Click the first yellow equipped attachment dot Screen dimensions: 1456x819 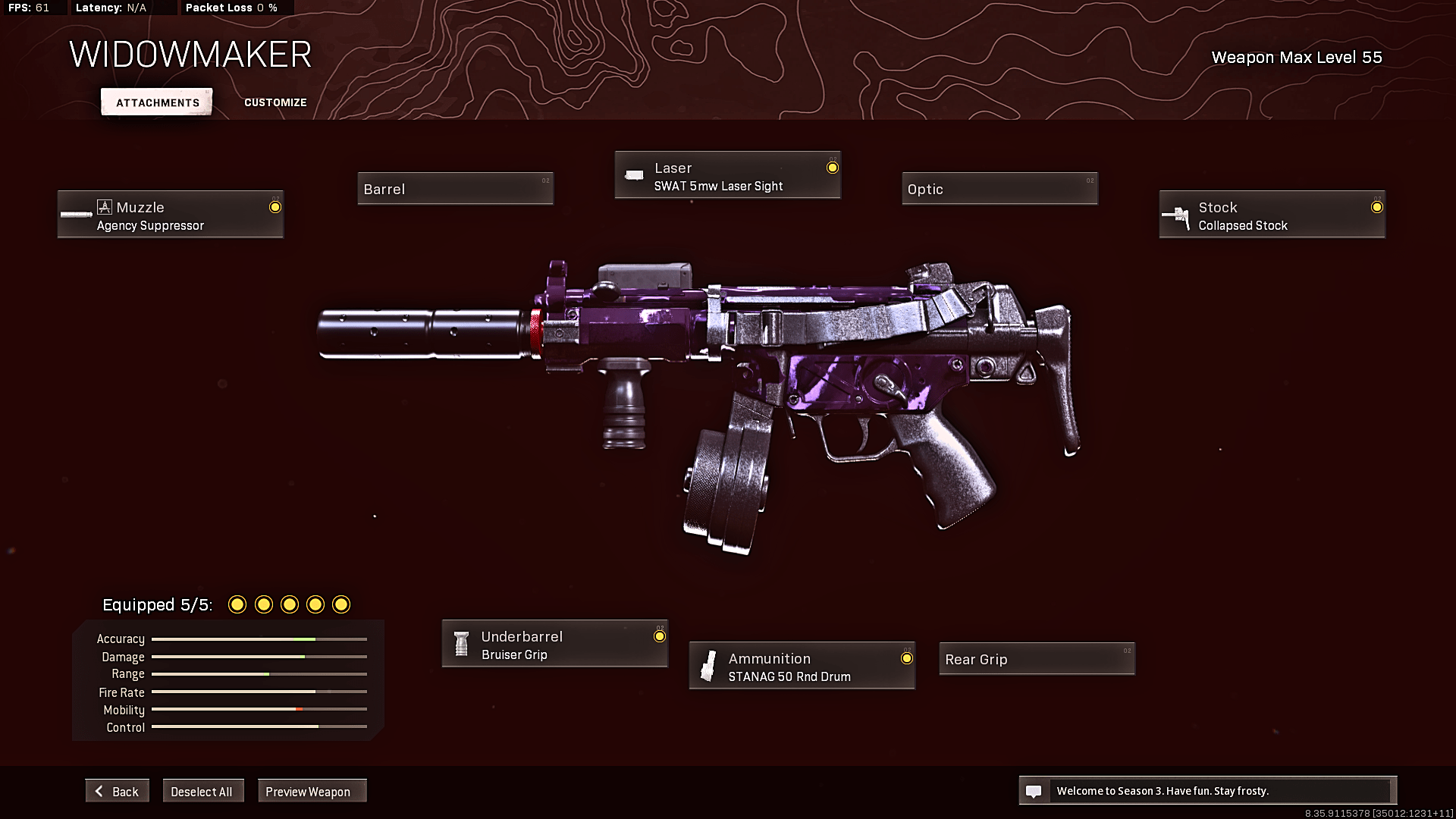coord(237,604)
